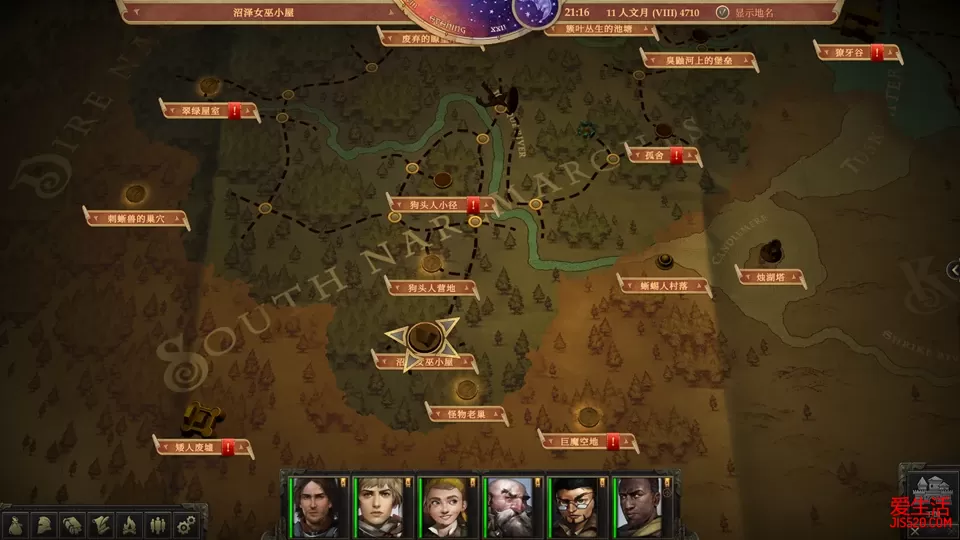Select the dark-skinned man's portrait

click(x=636, y=504)
